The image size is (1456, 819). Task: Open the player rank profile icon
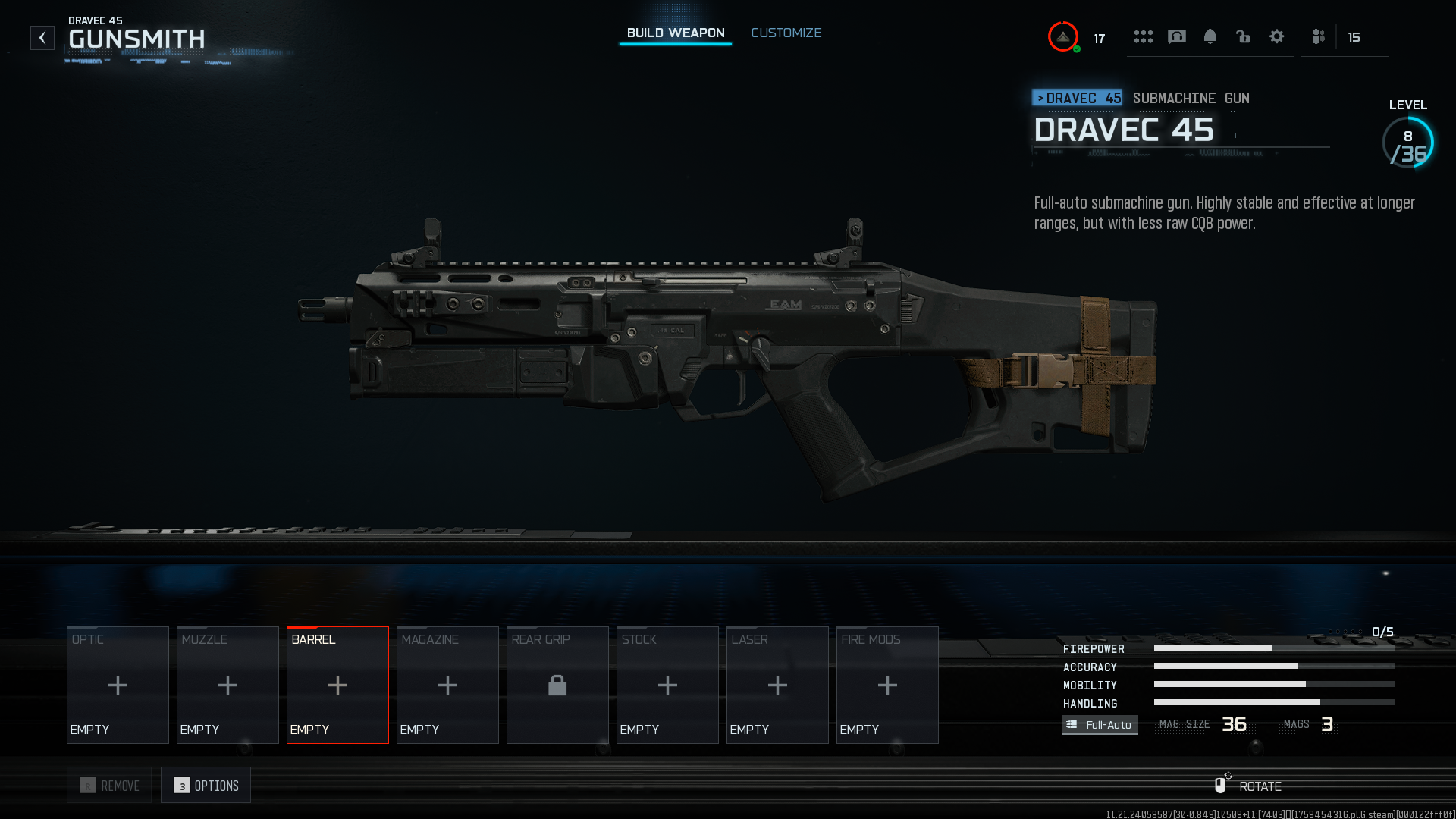coord(1063,36)
